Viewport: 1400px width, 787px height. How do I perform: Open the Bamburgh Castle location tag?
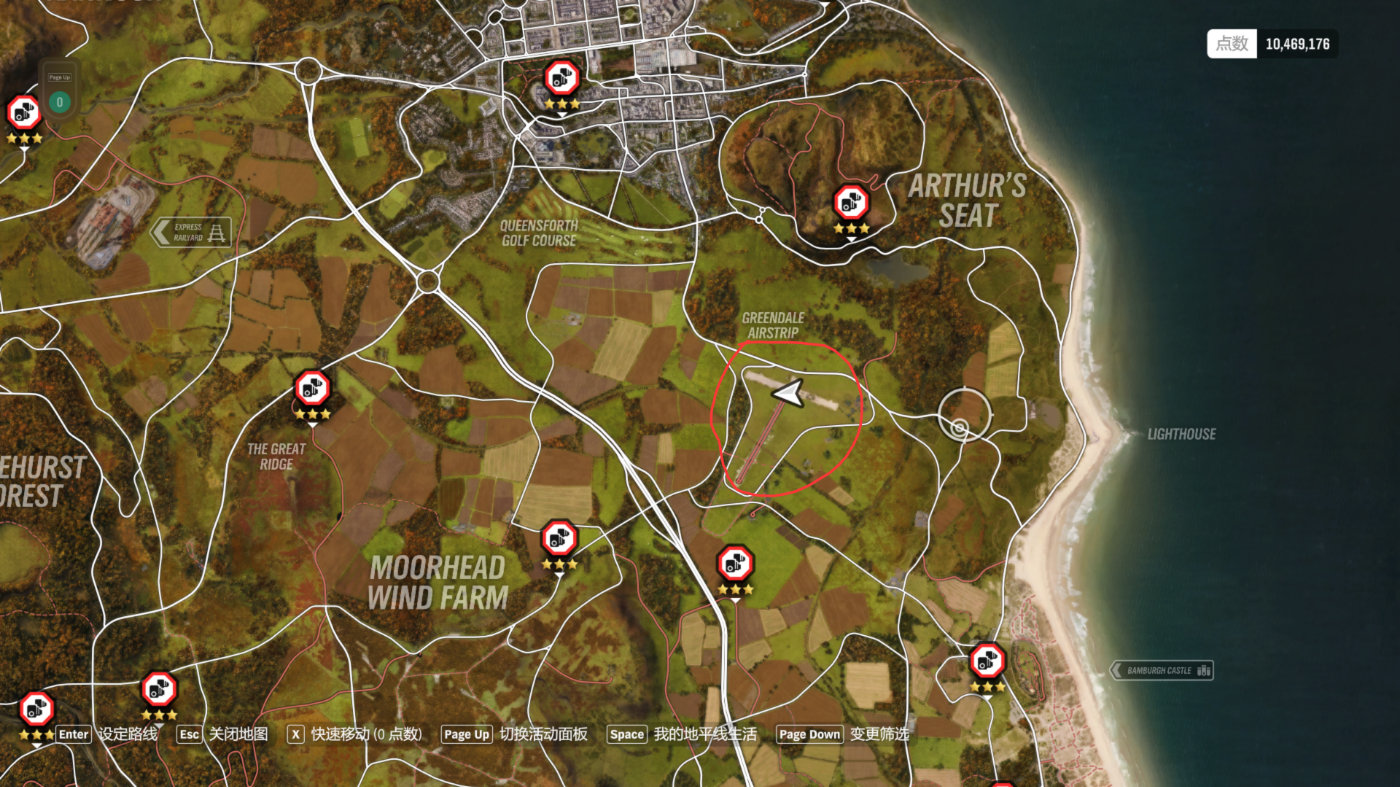(1162, 670)
